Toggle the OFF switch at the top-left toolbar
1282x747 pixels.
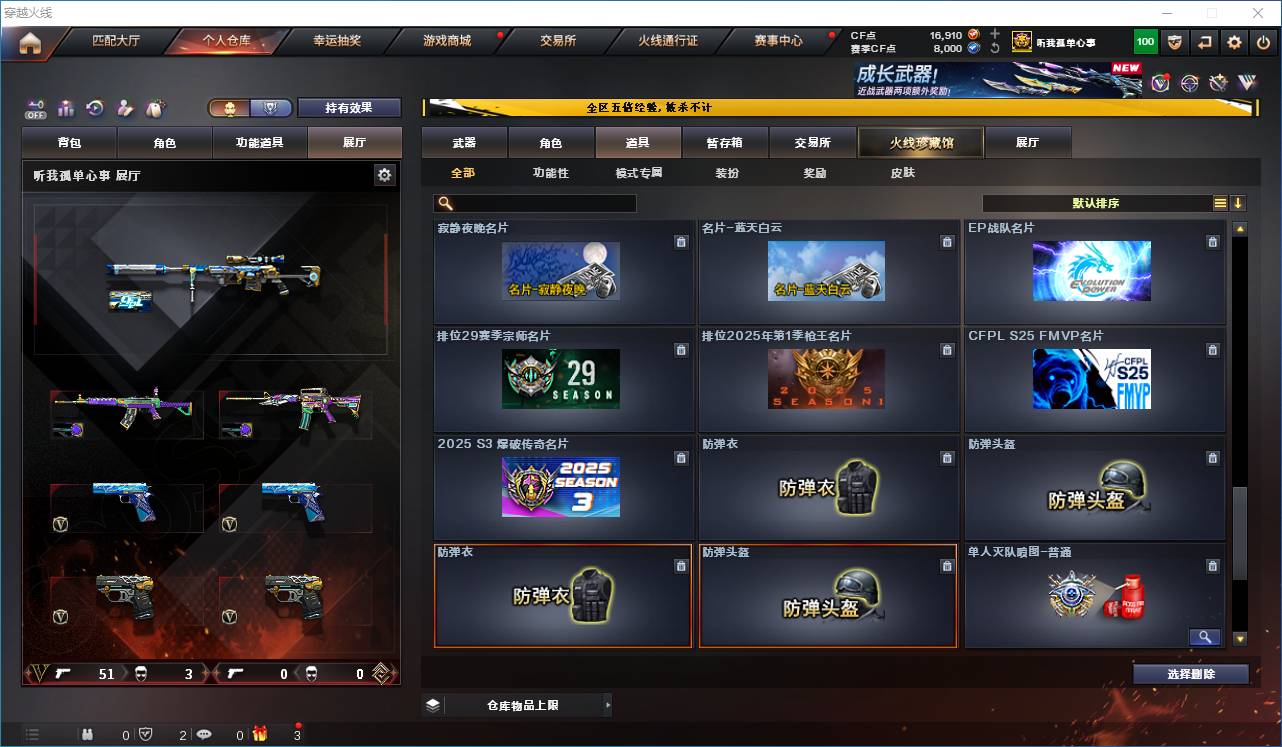point(35,107)
